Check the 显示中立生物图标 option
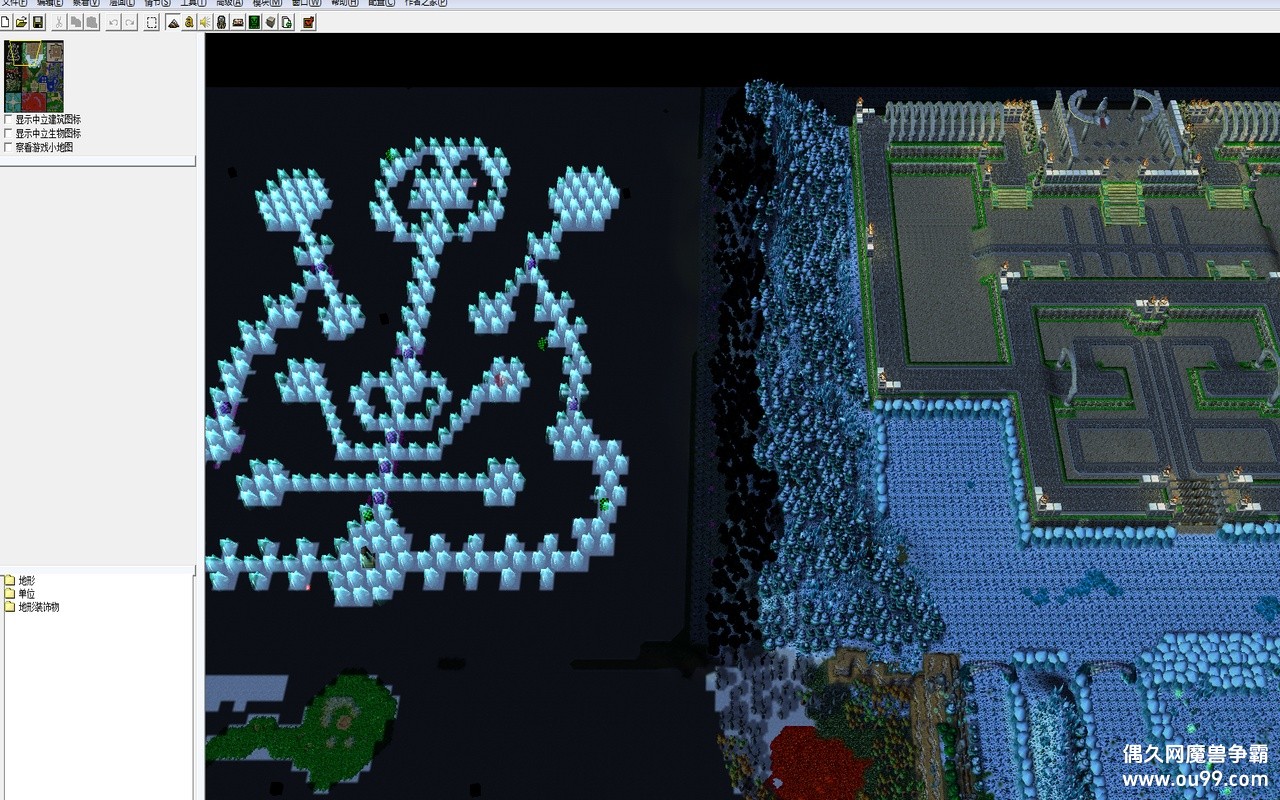This screenshot has height=800, width=1280. [x=6, y=132]
